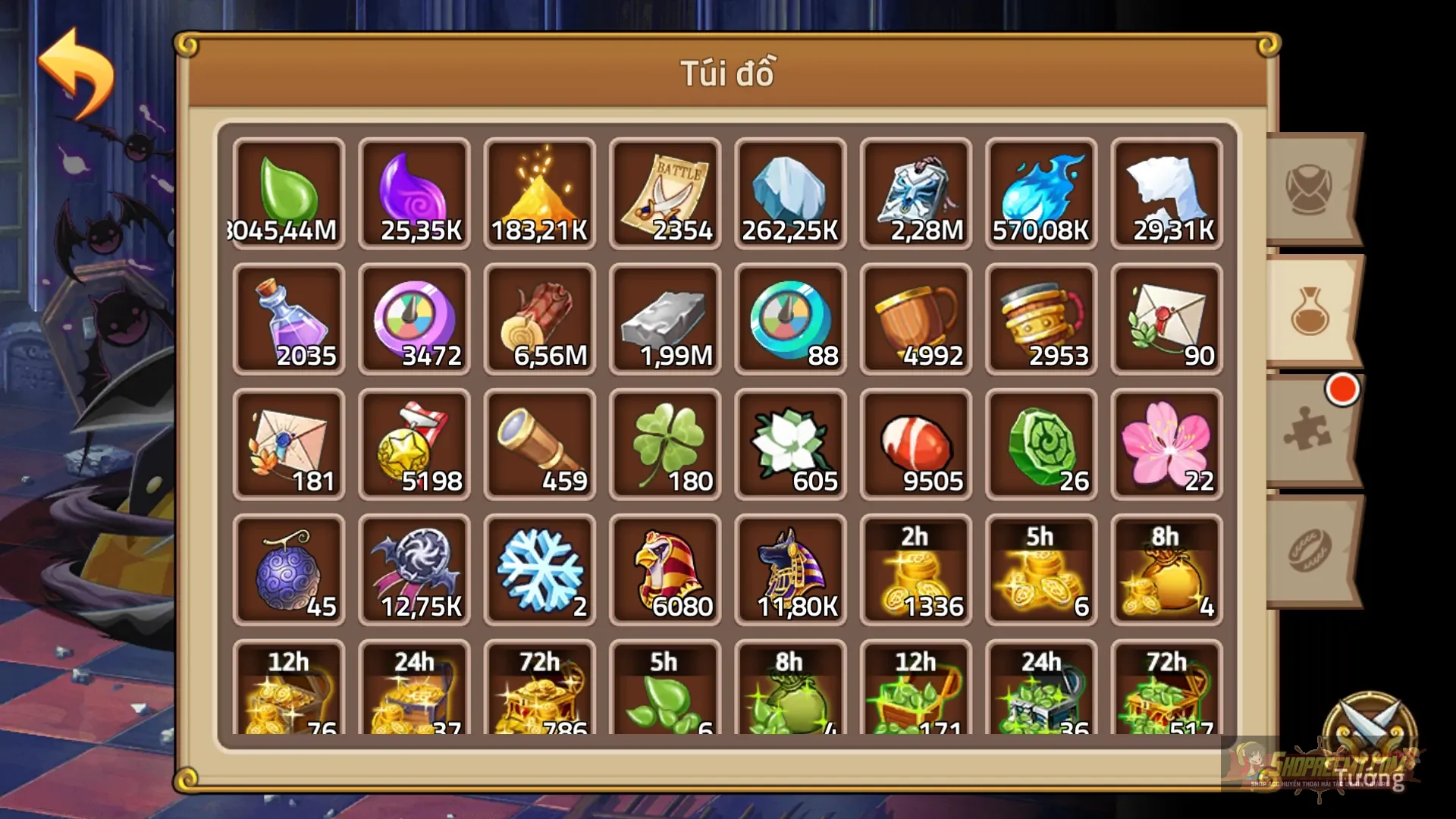Viewport: 1456px width, 819px height.
Task: Select the Anubis mask item showing 11,80K
Action: coord(791,569)
